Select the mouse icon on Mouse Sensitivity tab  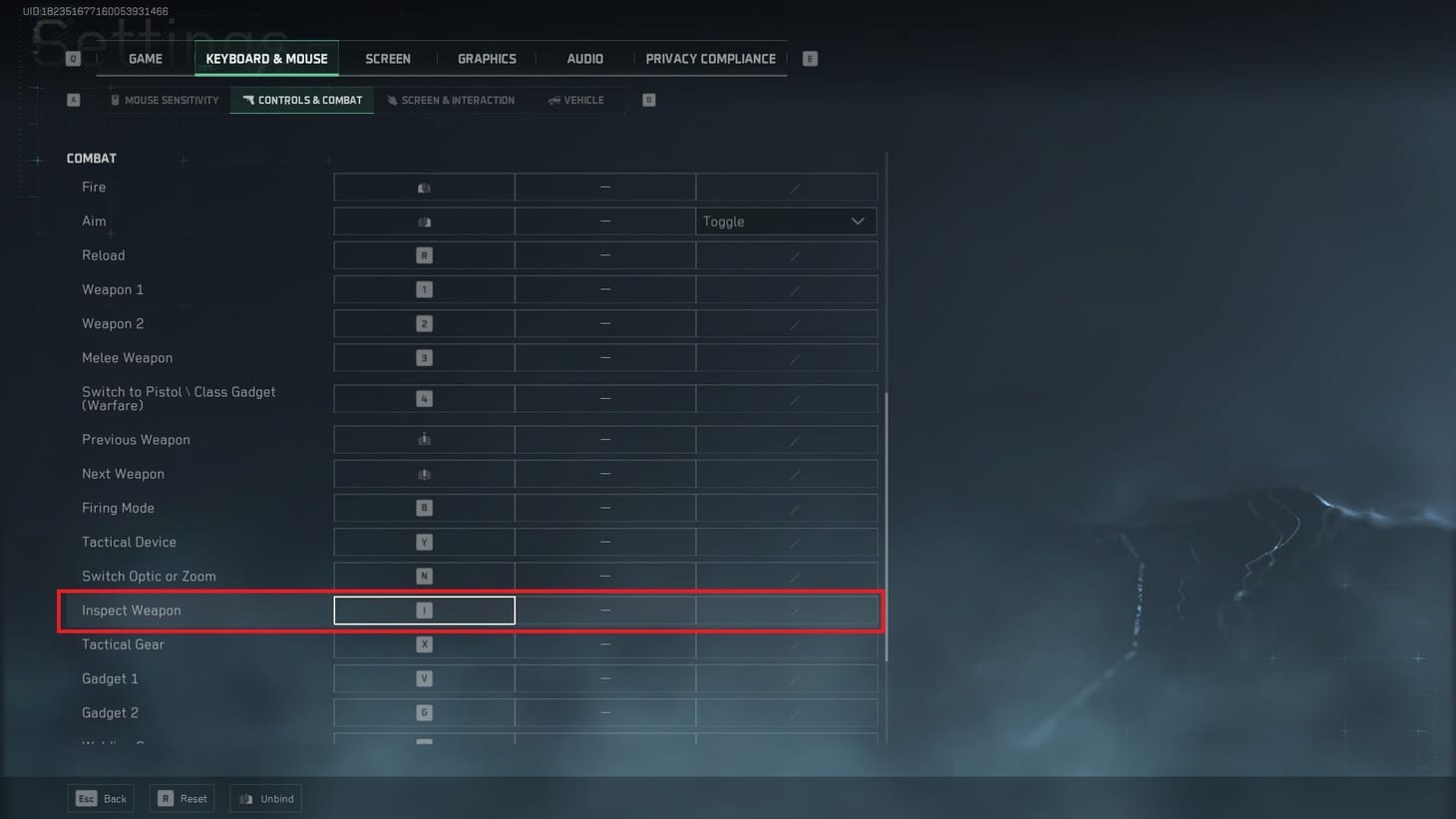(117, 100)
